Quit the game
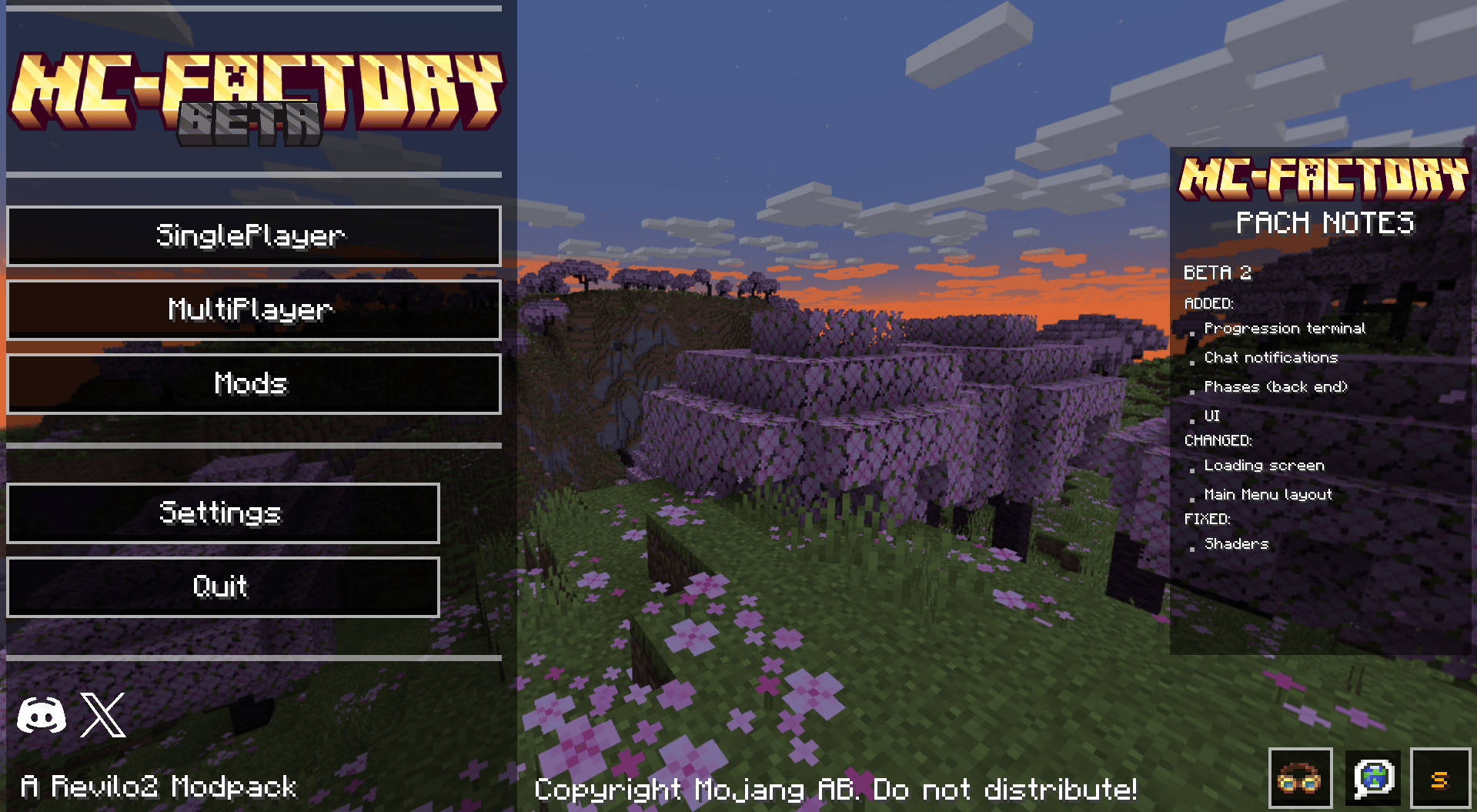1477x812 pixels. point(222,586)
